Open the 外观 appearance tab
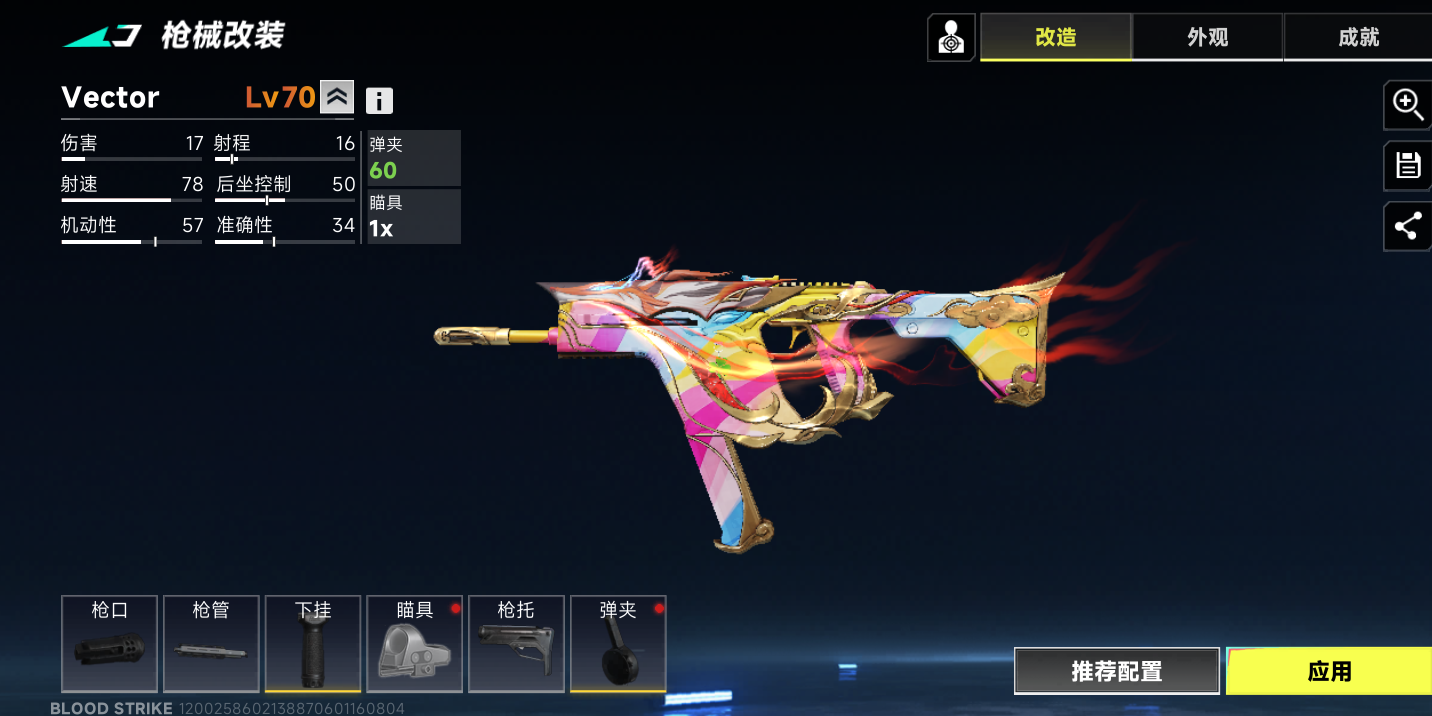This screenshot has height=716, width=1432. pyautogui.click(x=1207, y=37)
